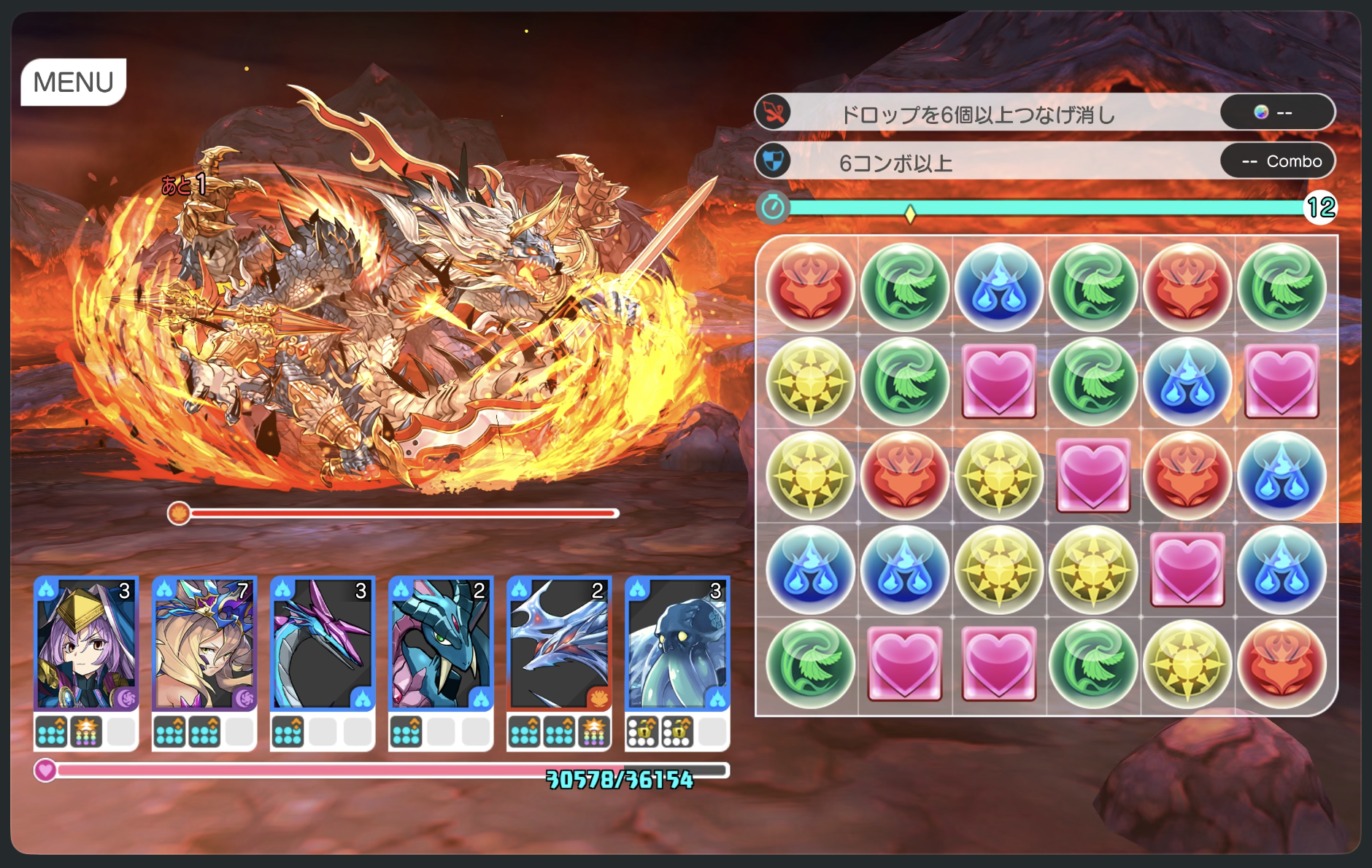Open the MENU

(74, 80)
